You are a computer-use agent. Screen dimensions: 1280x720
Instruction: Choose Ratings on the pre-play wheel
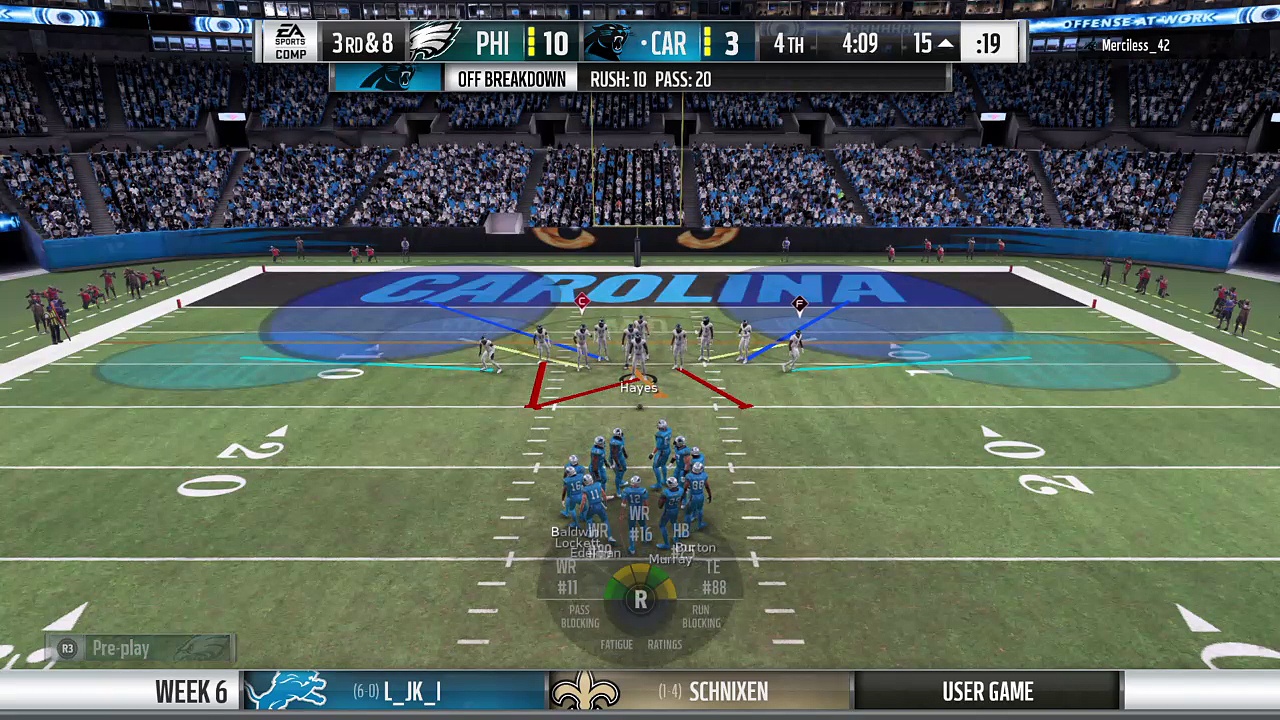[664, 645]
